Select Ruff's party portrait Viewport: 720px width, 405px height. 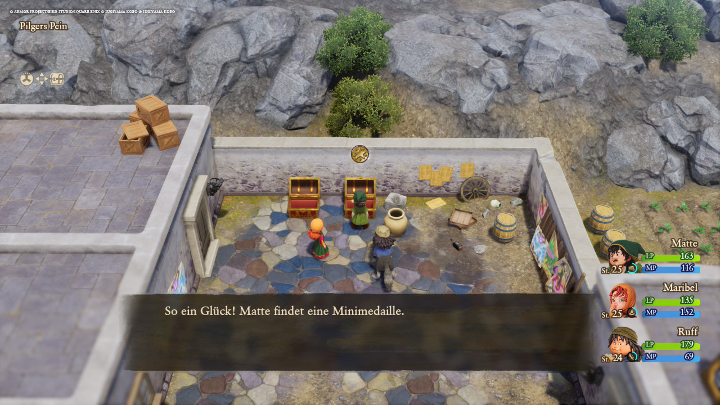[621, 343]
